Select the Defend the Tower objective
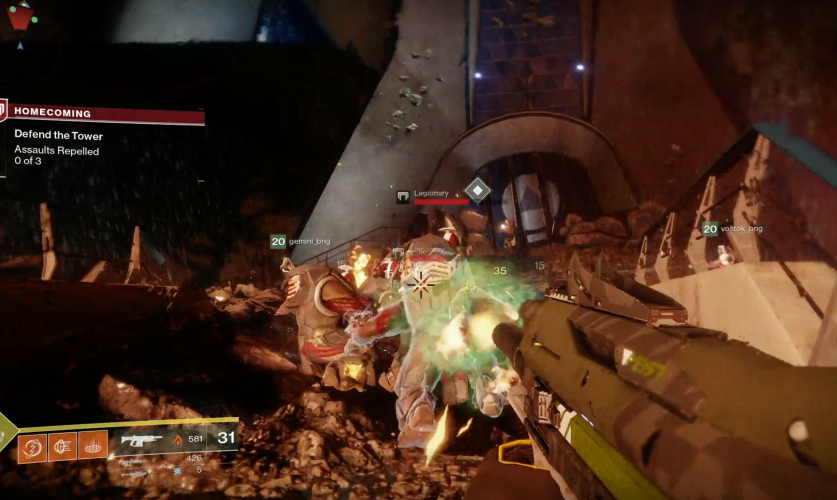This screenshot has width=837, height=500. pos(58,136)
